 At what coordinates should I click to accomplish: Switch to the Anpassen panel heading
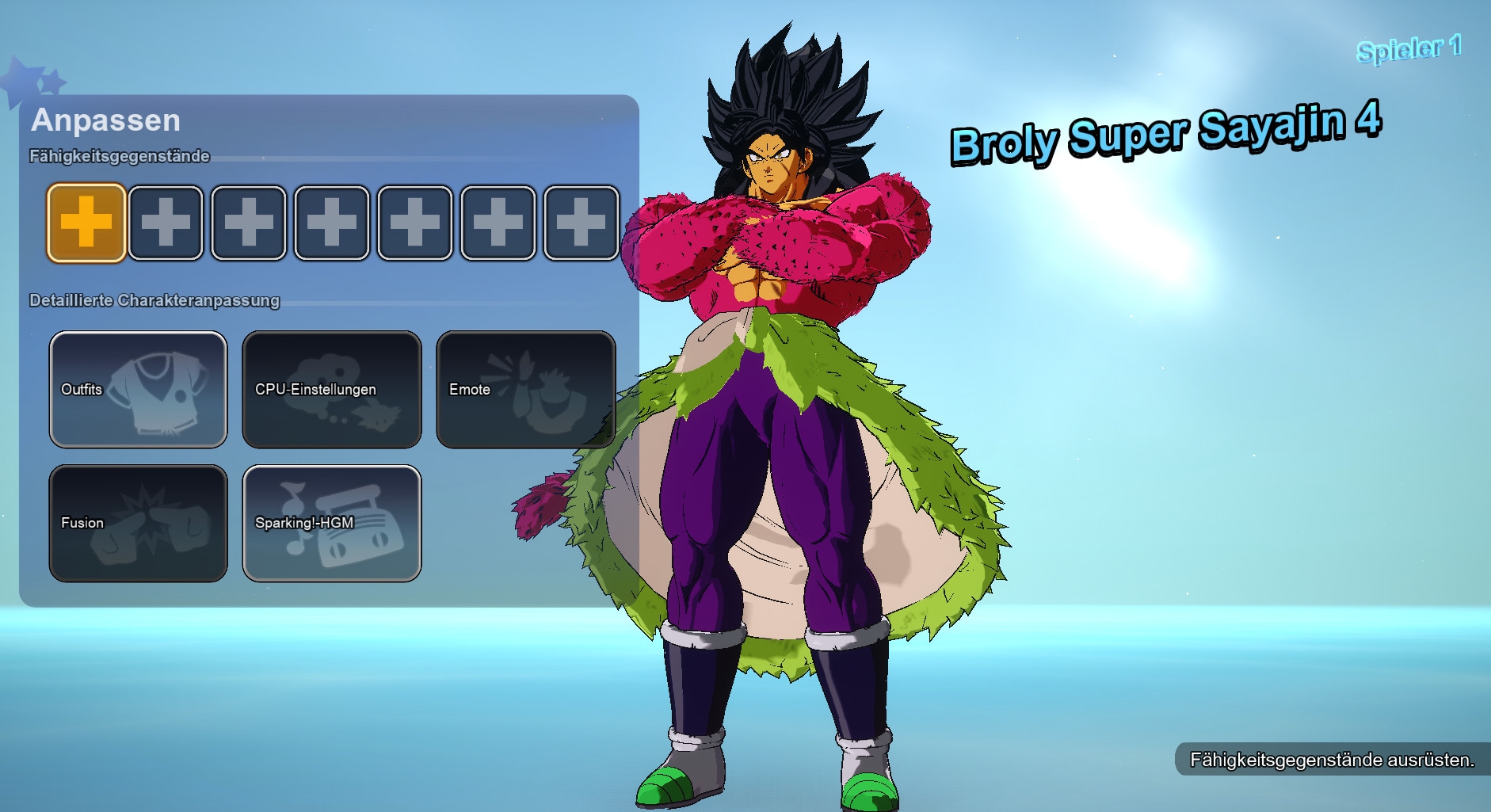coord(105,120)
